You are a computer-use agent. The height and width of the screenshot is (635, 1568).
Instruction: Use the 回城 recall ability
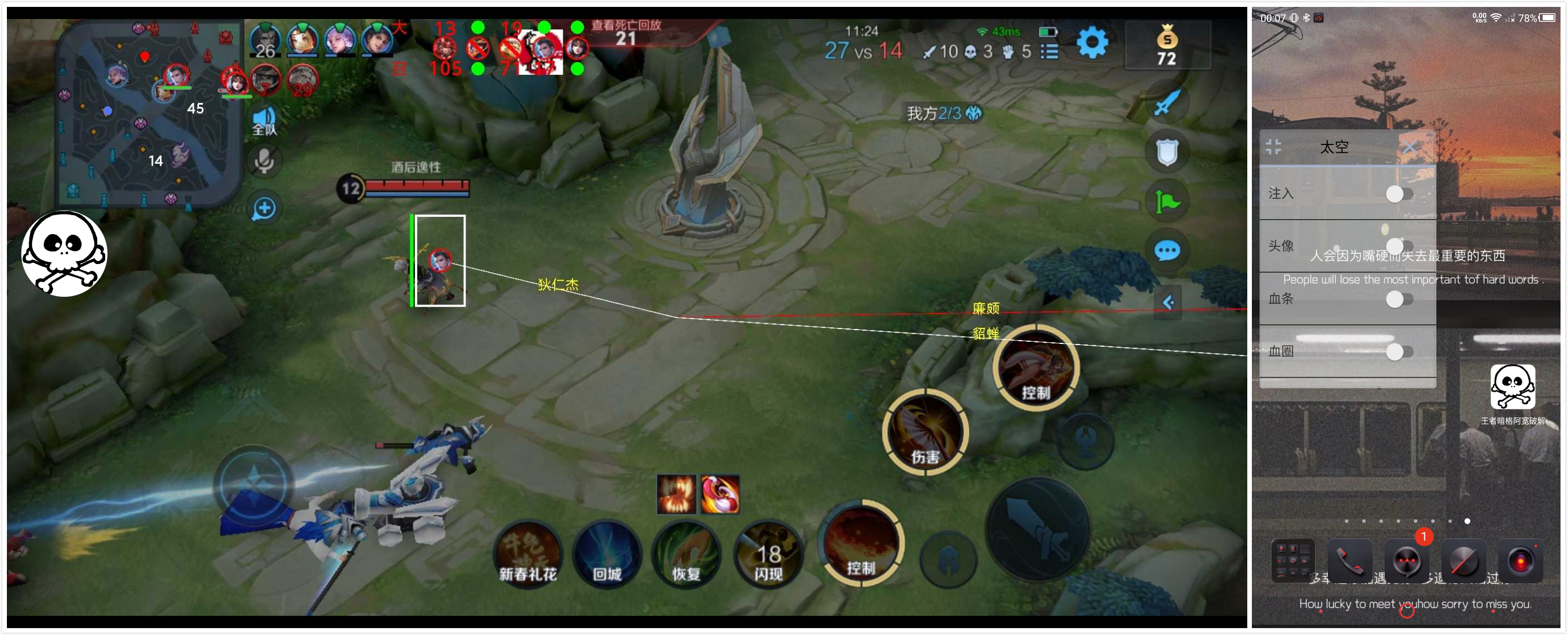(607, 553)
